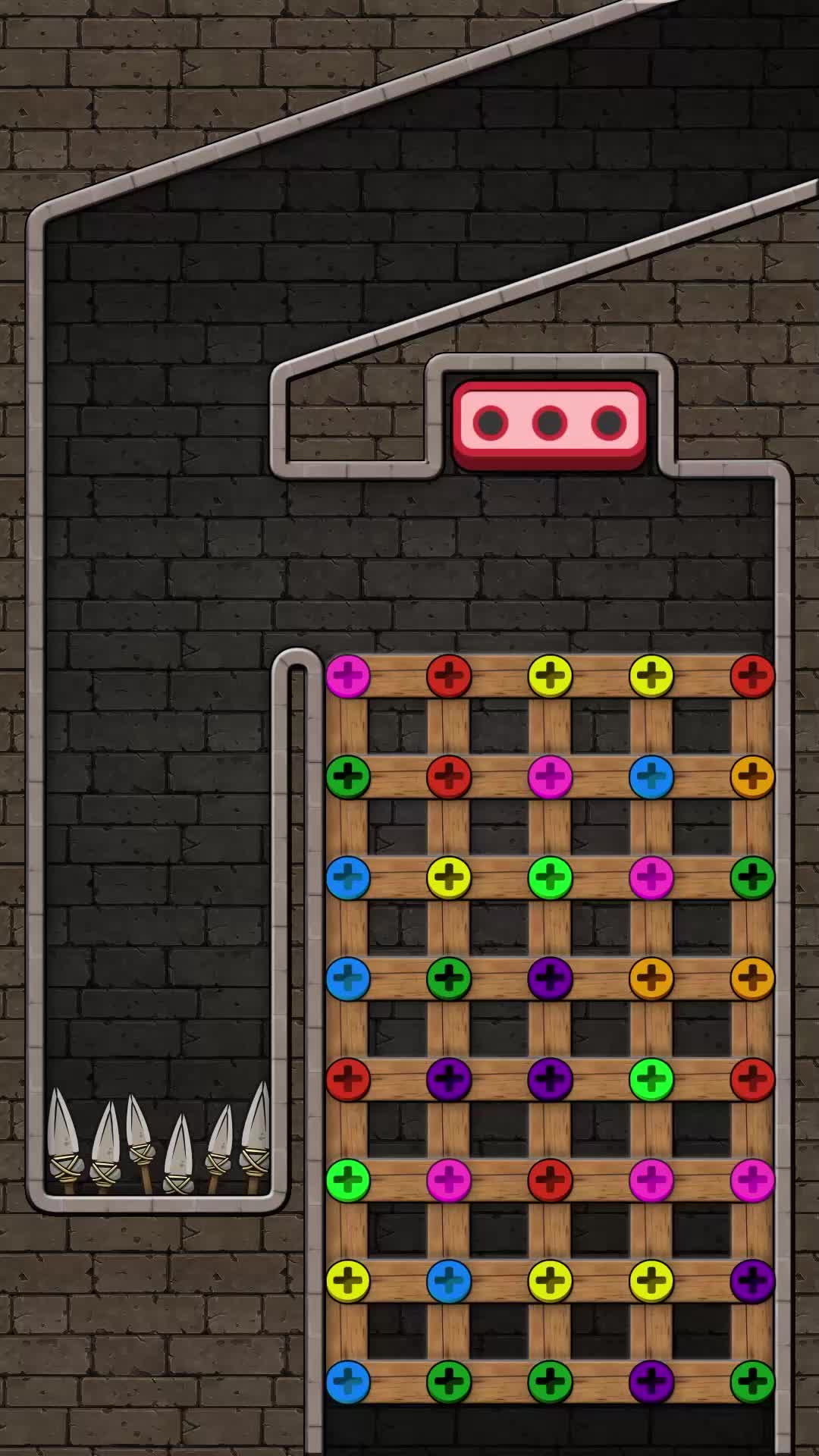Choose the magenta screw between red and blue screws

click(x=550, y=777)
